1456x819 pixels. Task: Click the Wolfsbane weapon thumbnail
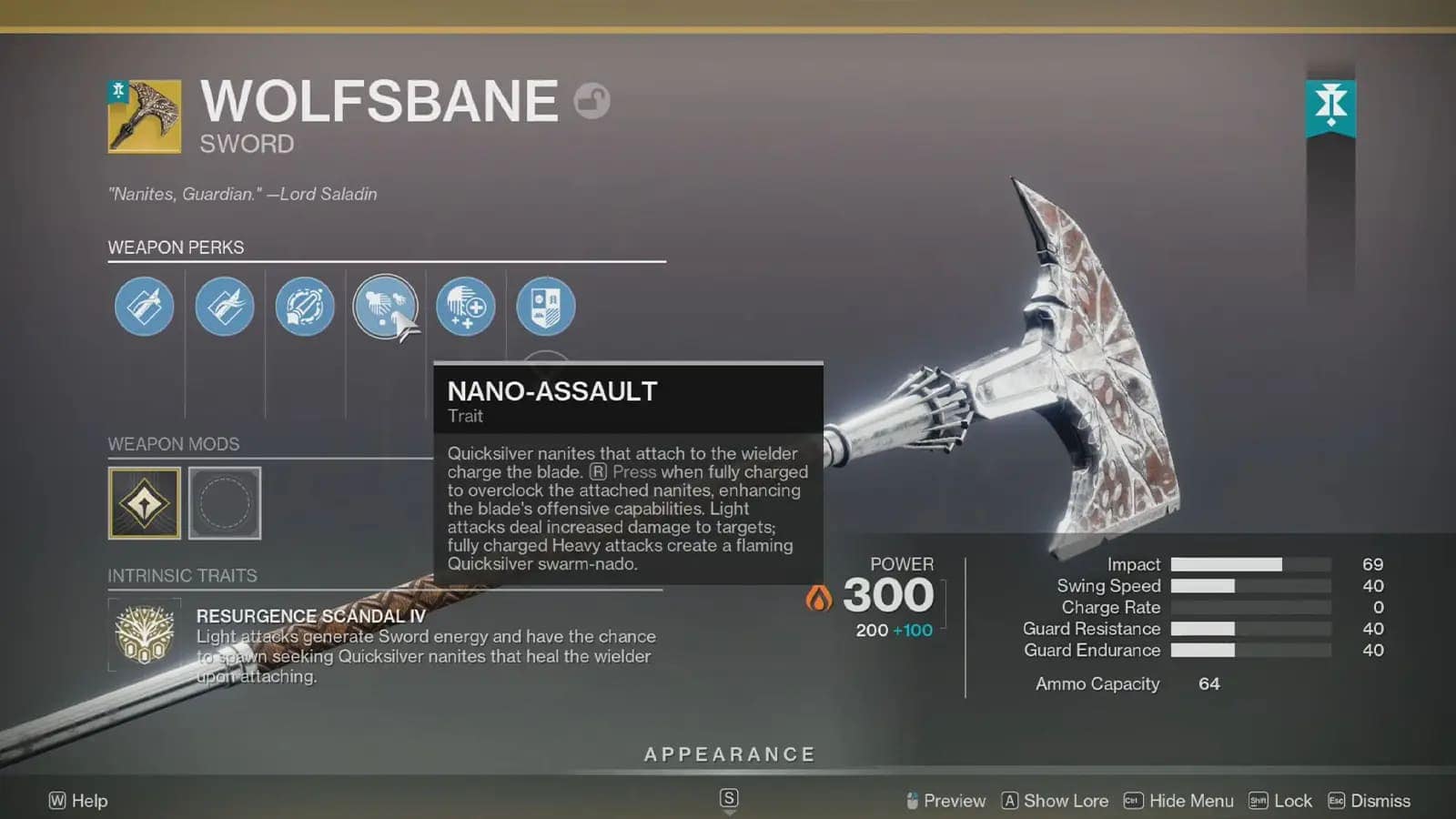pos(144,116)
